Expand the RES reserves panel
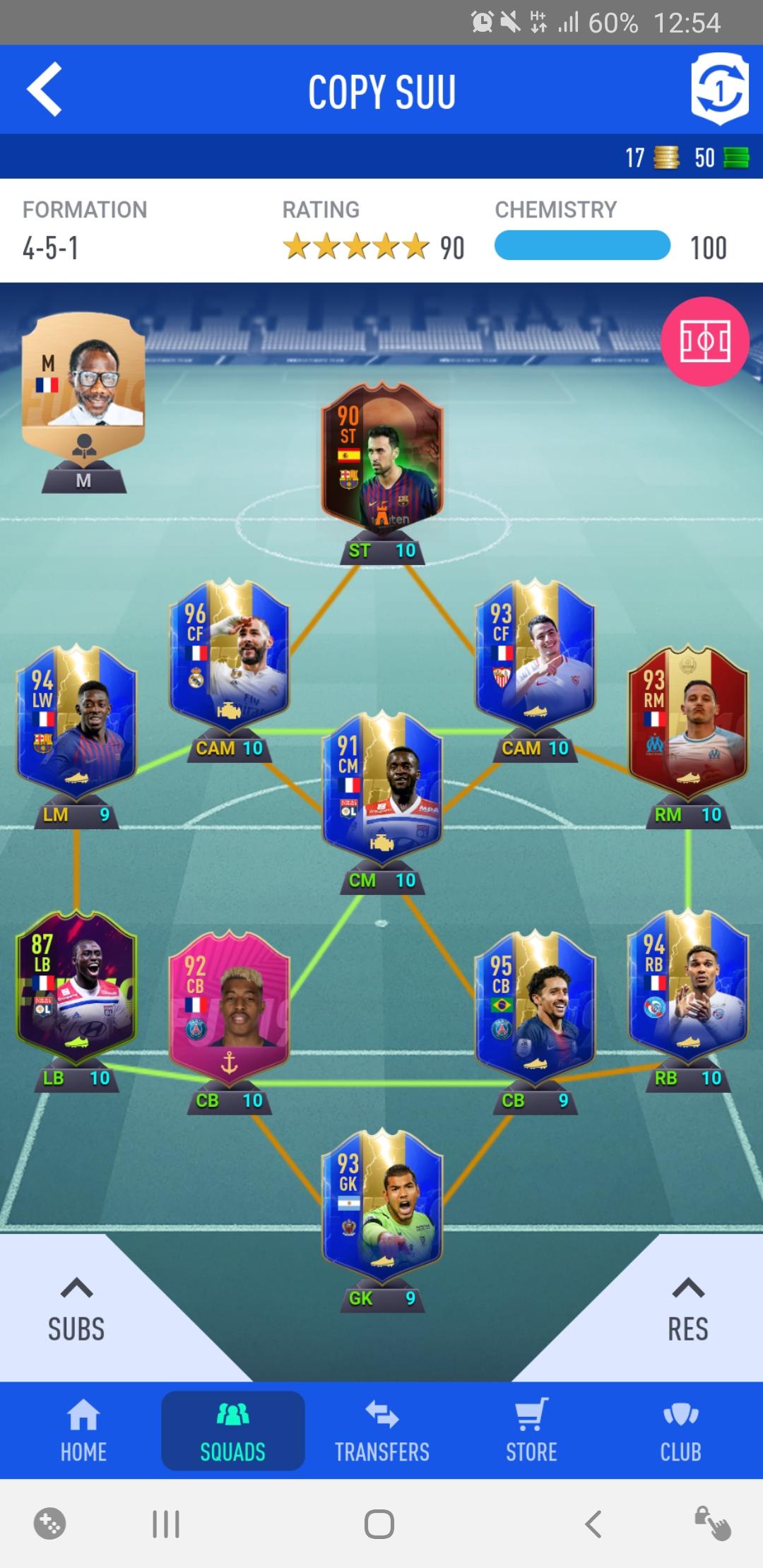The width and height of the screenshot is (763, 1568). pyautogui.click(x=688, y=1311)
